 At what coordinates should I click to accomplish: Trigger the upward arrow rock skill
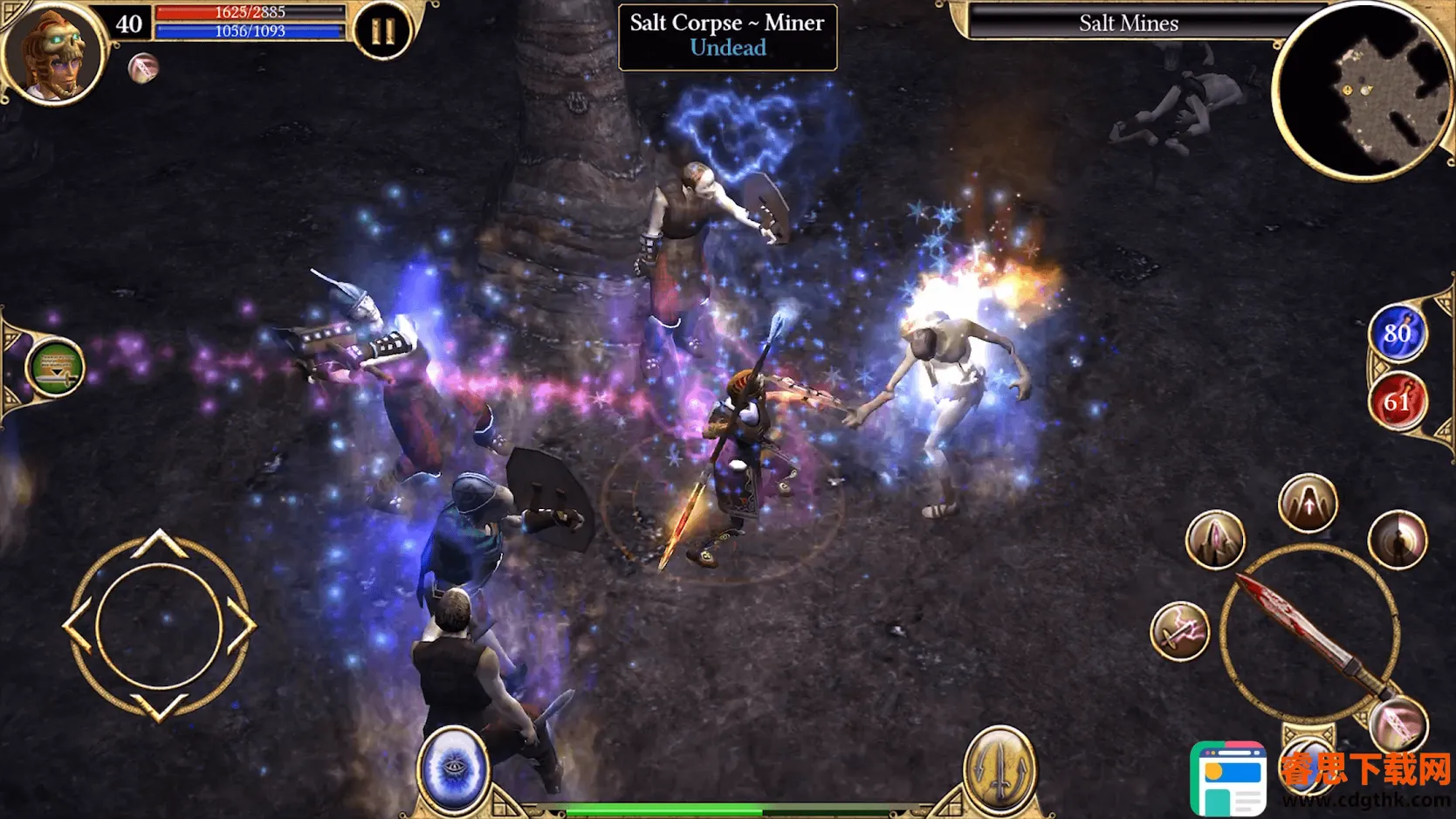tap(1308, 504)
